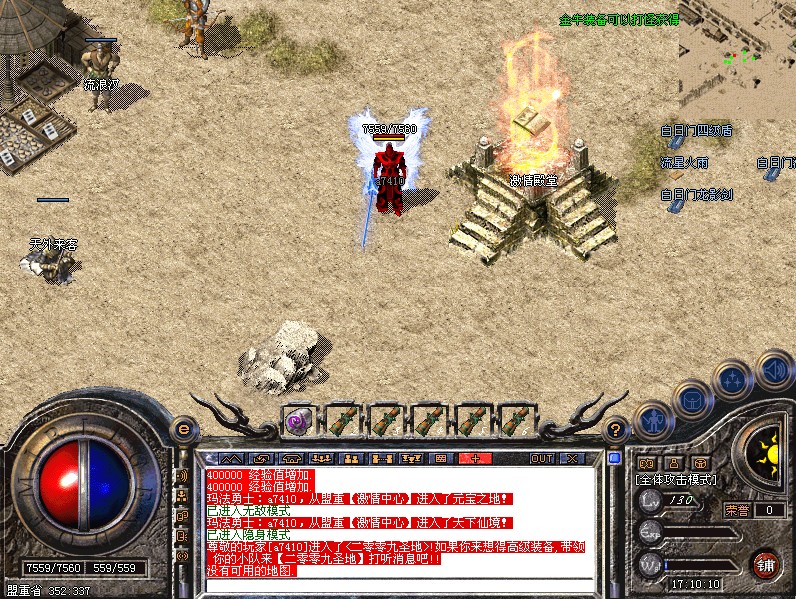This screenshot has width=796, height=599.
Task: Switch the 全体攻击模式 attack mode label
Action: coord(676,480)
